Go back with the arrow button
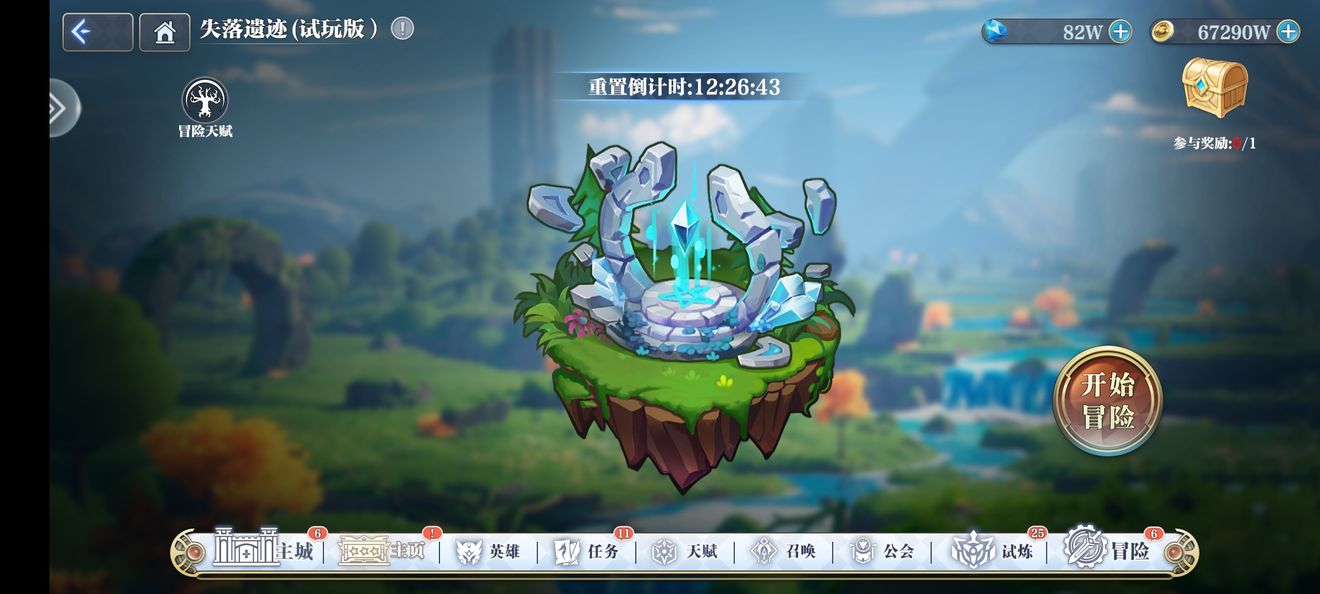This screenshot has width=1320, height=594. coord(97,32)
